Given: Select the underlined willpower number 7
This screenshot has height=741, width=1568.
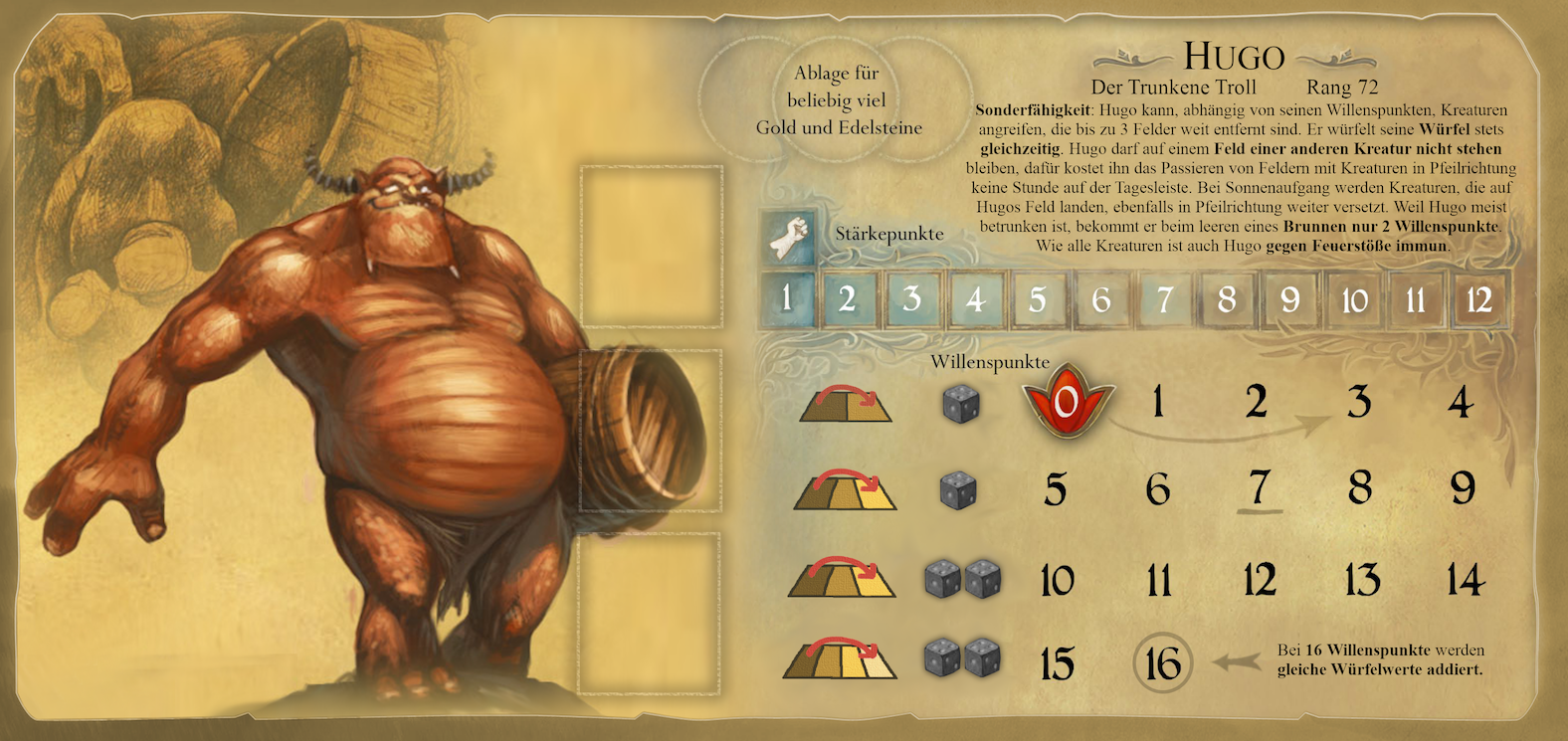Looking at the screenshot, I should tap(1259, 488).
